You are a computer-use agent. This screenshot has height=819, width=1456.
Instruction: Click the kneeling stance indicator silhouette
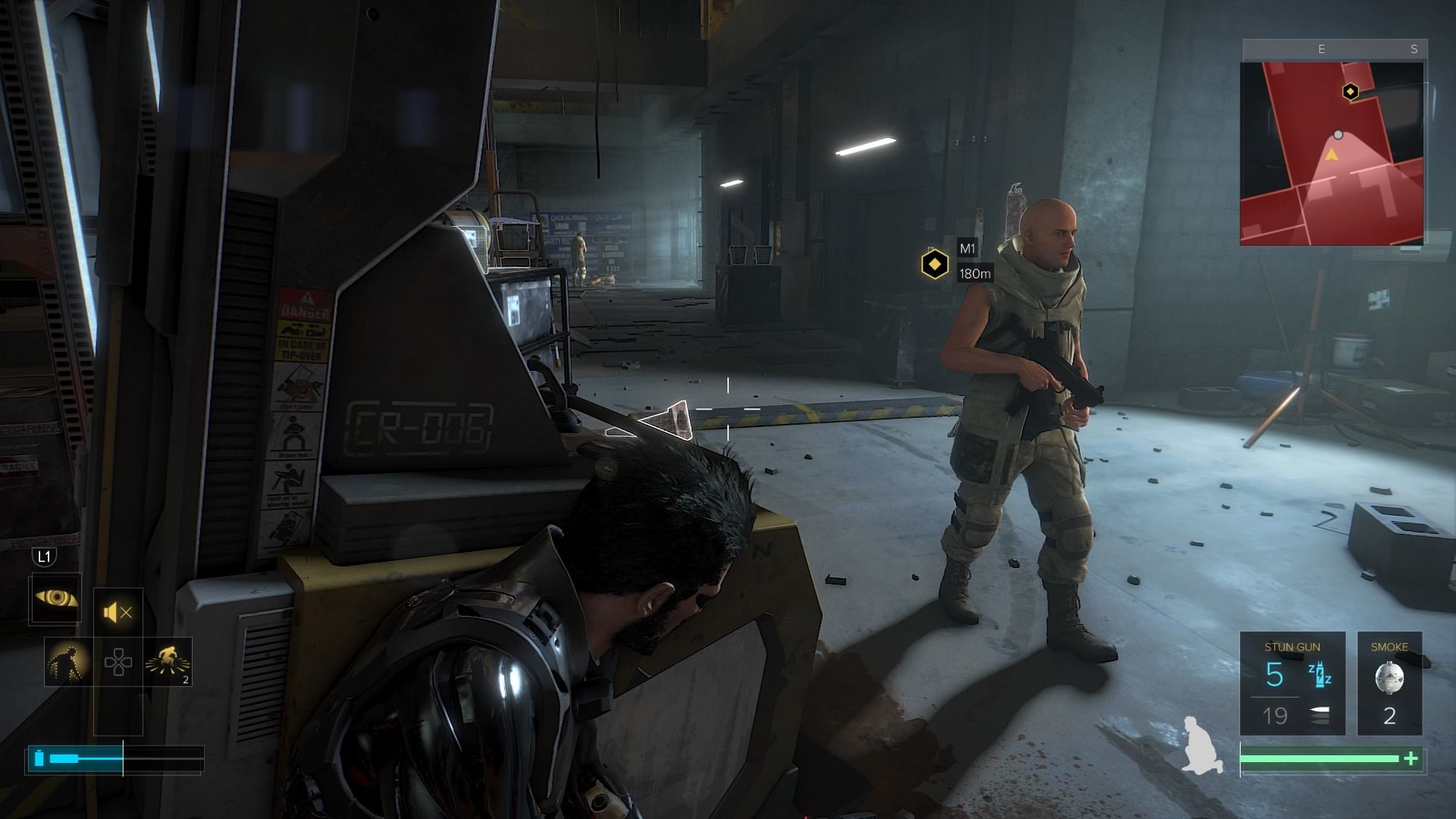click(x=1200, y=745)
